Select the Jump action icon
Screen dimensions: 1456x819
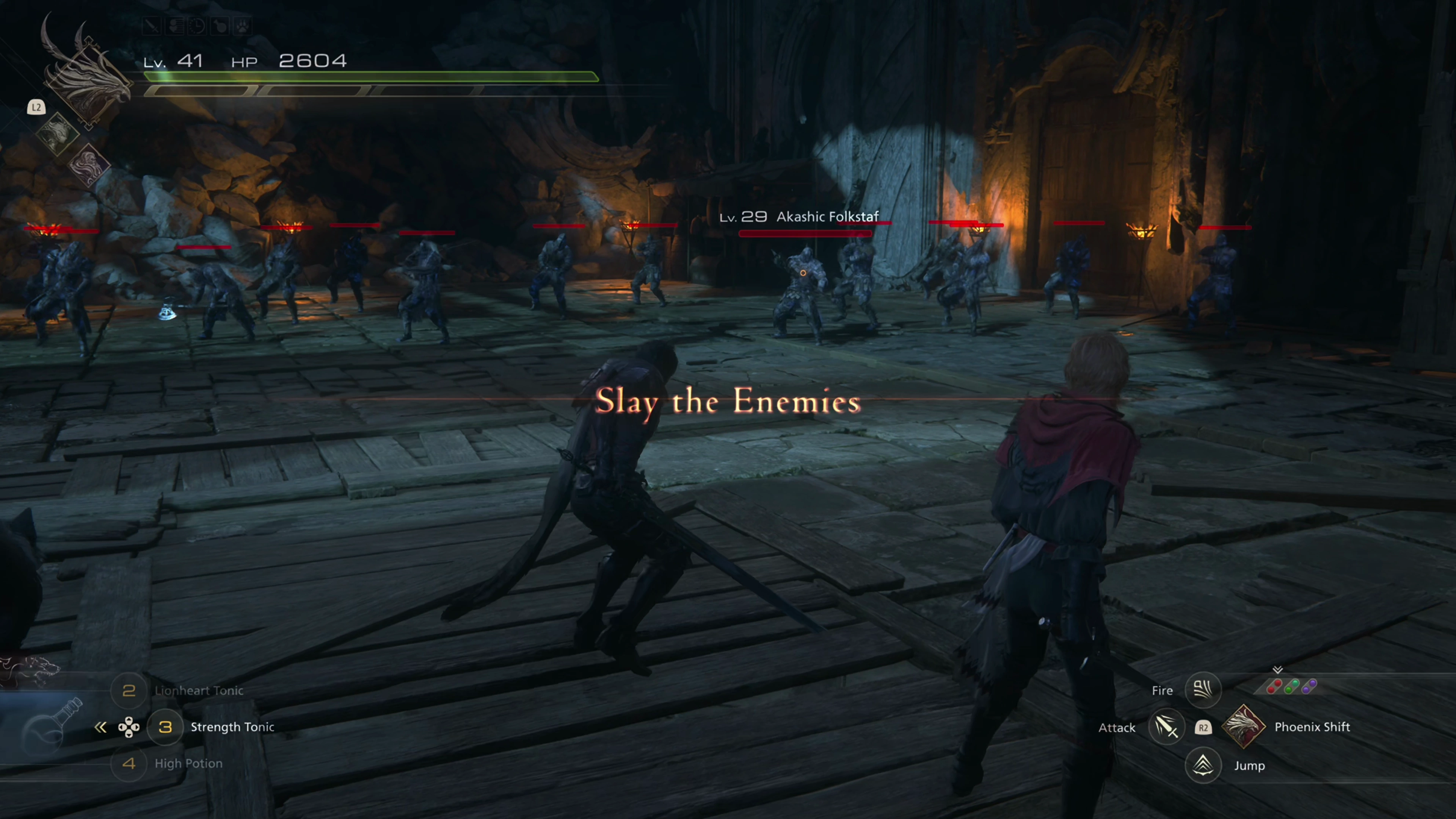tap(1203, 765)
